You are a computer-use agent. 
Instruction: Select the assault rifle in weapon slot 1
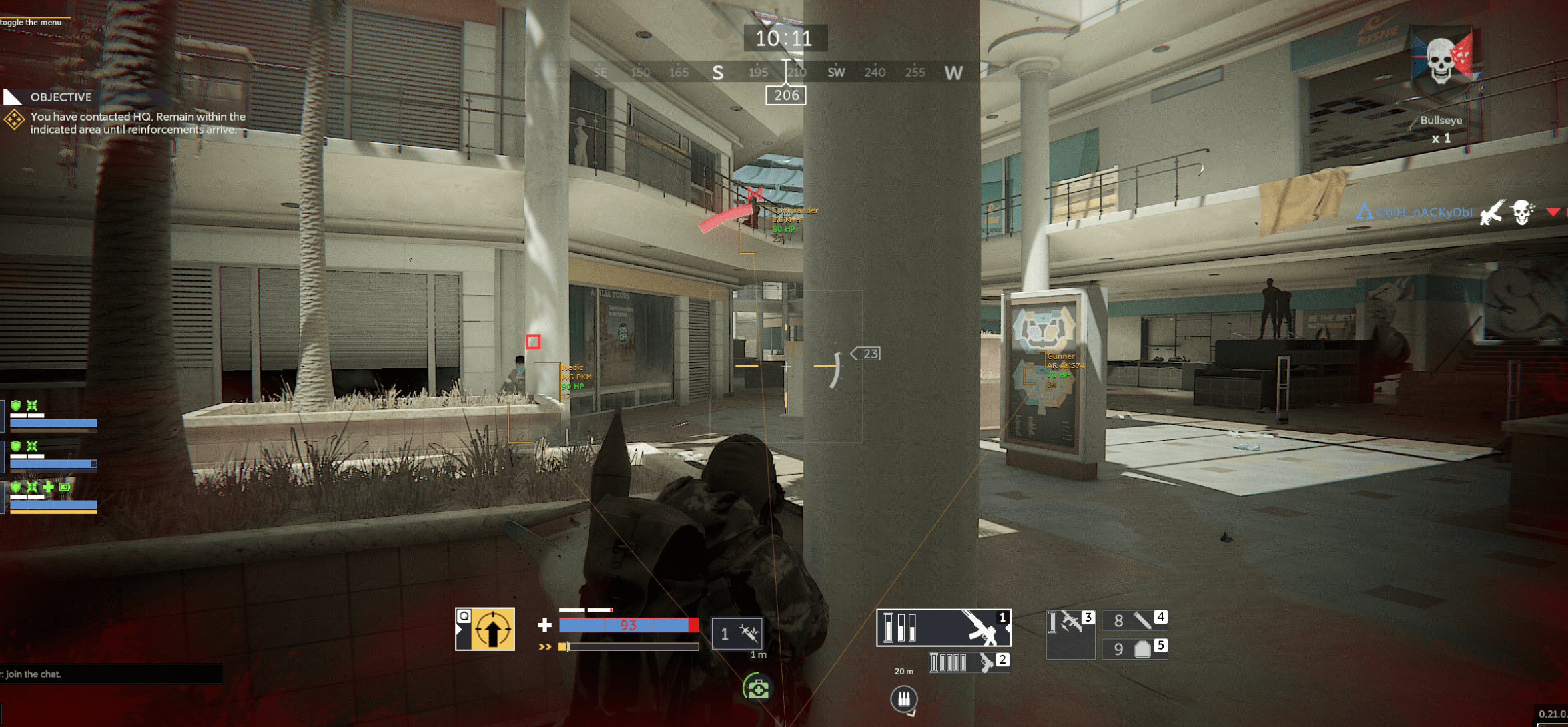[x=943, y=628]
